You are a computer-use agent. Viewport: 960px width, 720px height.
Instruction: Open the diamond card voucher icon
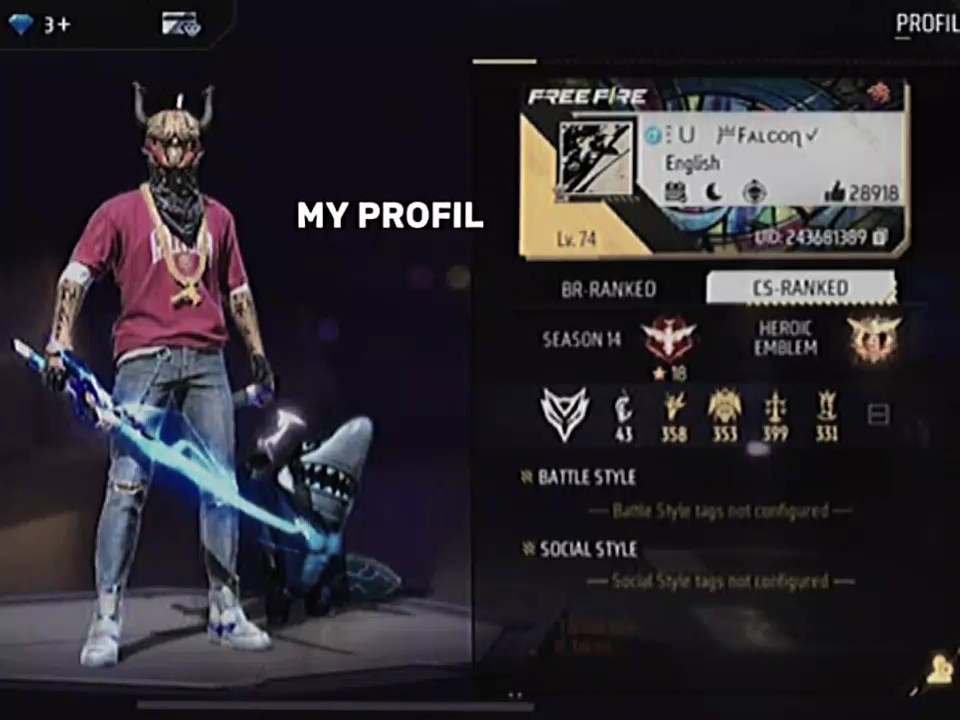click(x=181, y=24)
